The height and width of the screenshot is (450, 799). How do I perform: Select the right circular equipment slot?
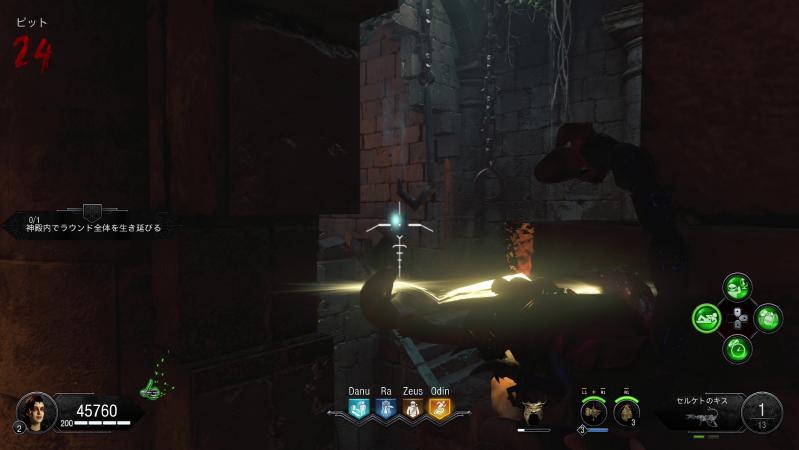coord(628,411)
